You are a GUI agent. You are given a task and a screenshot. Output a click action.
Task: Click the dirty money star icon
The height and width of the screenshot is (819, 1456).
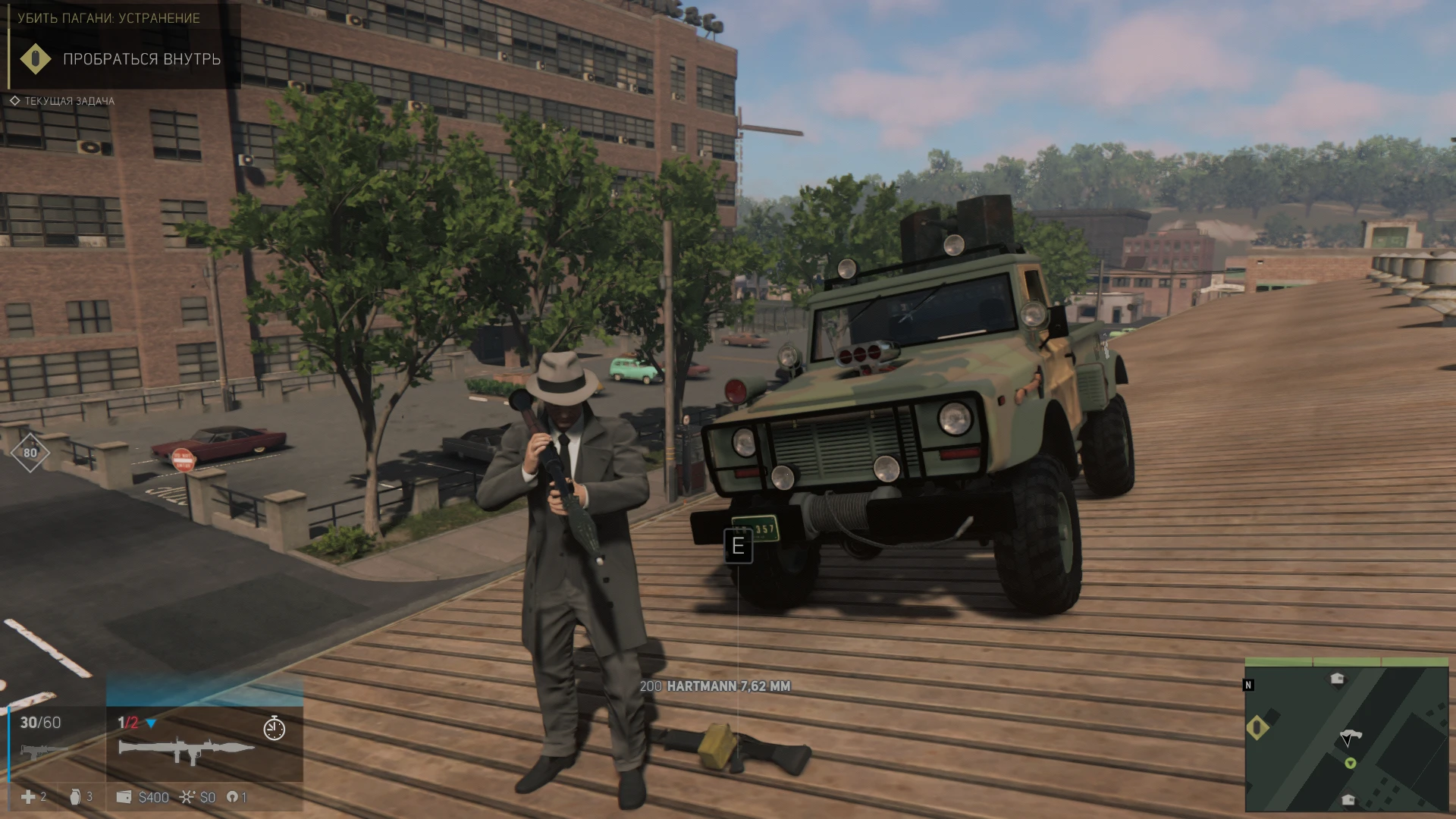[x=187, y=797]
